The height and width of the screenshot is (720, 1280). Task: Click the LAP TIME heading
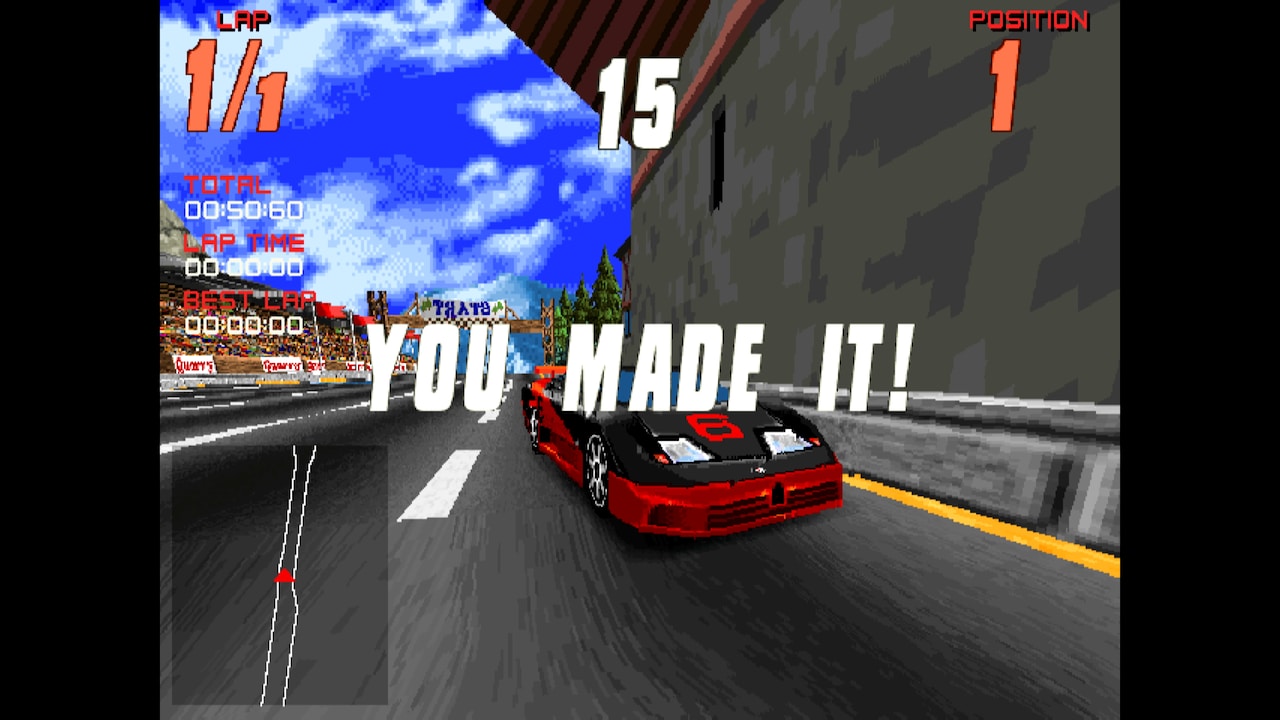tap(243, 241)
